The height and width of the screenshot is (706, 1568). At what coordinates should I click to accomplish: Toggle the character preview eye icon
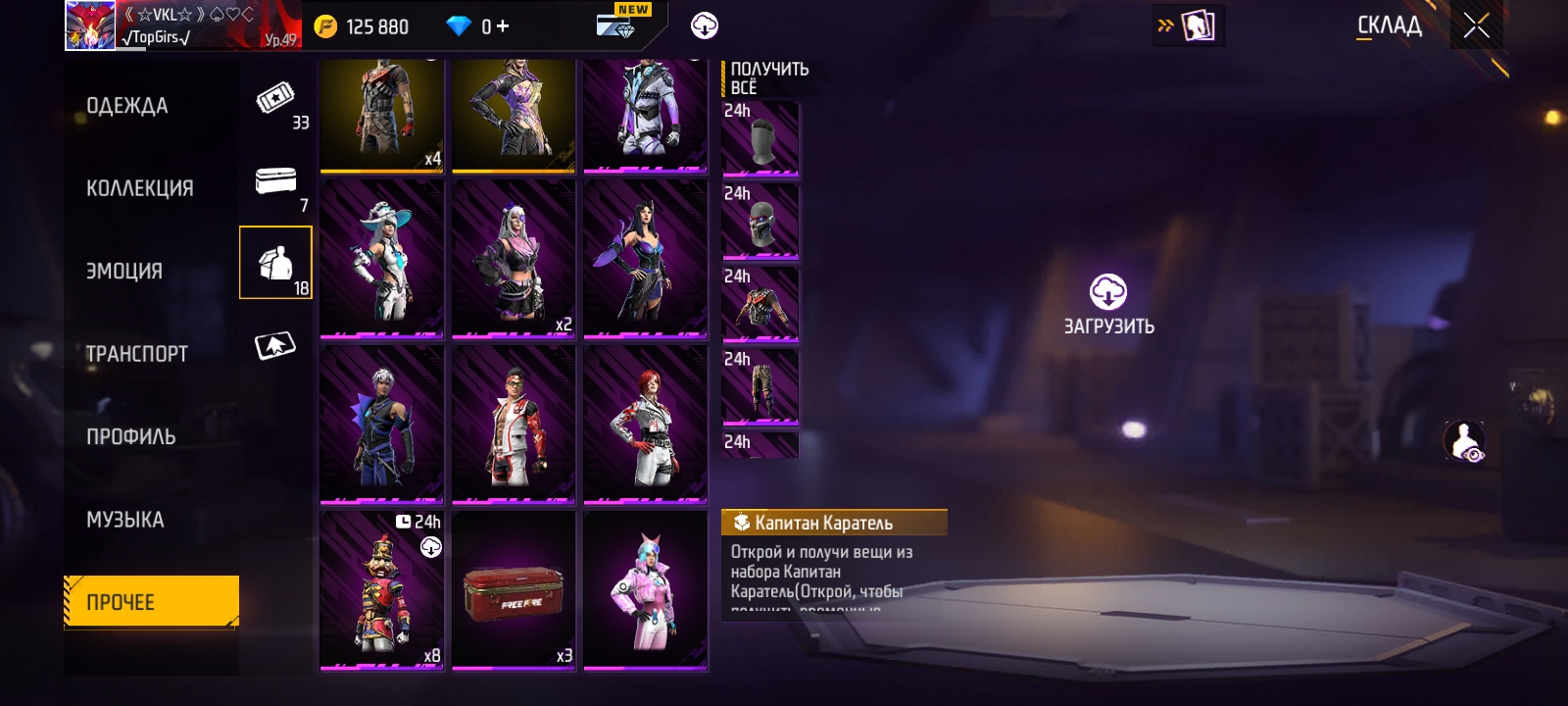1465,441
